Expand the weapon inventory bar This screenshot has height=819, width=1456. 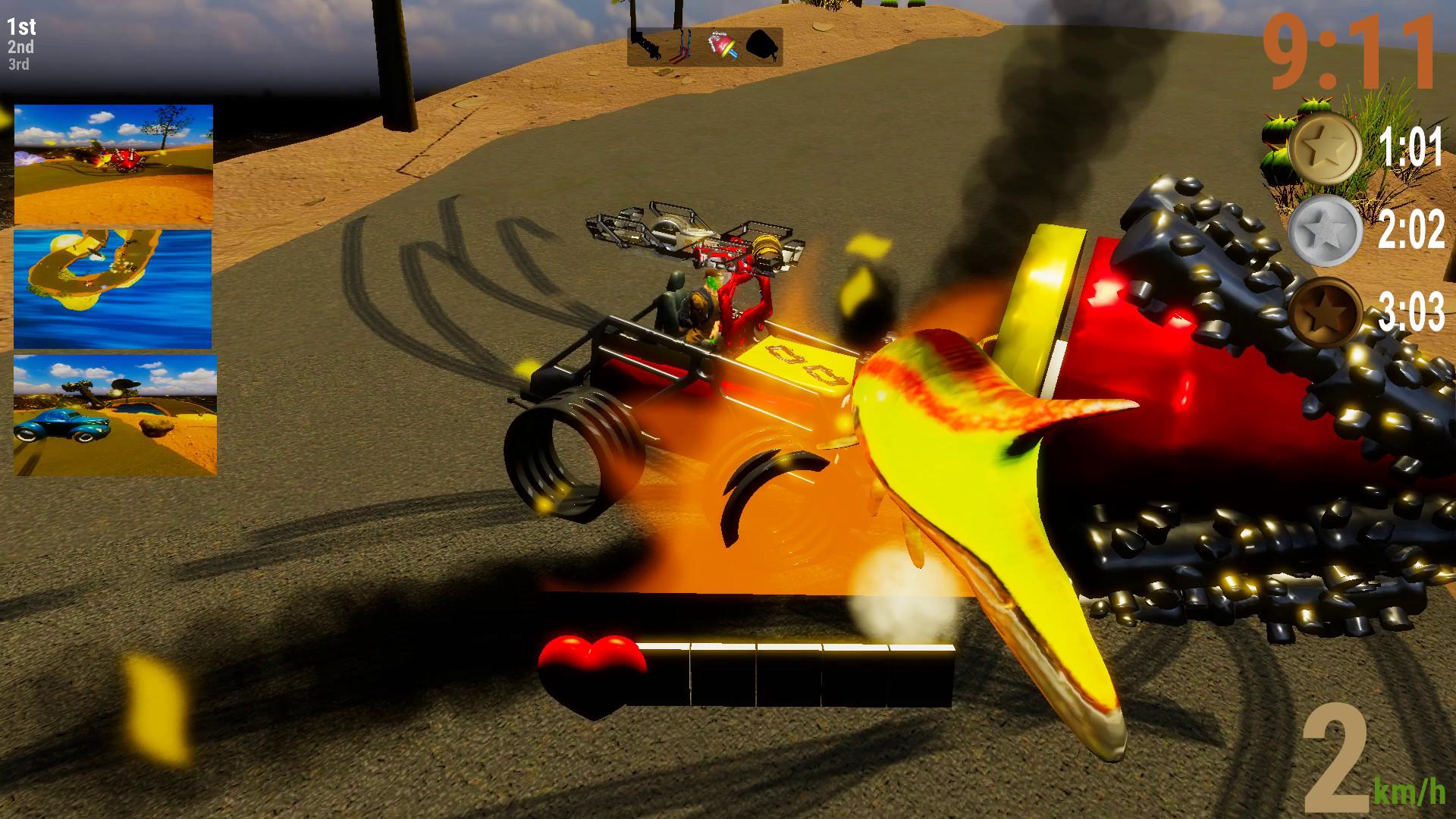pyautogui.click(x=705, y=47)
